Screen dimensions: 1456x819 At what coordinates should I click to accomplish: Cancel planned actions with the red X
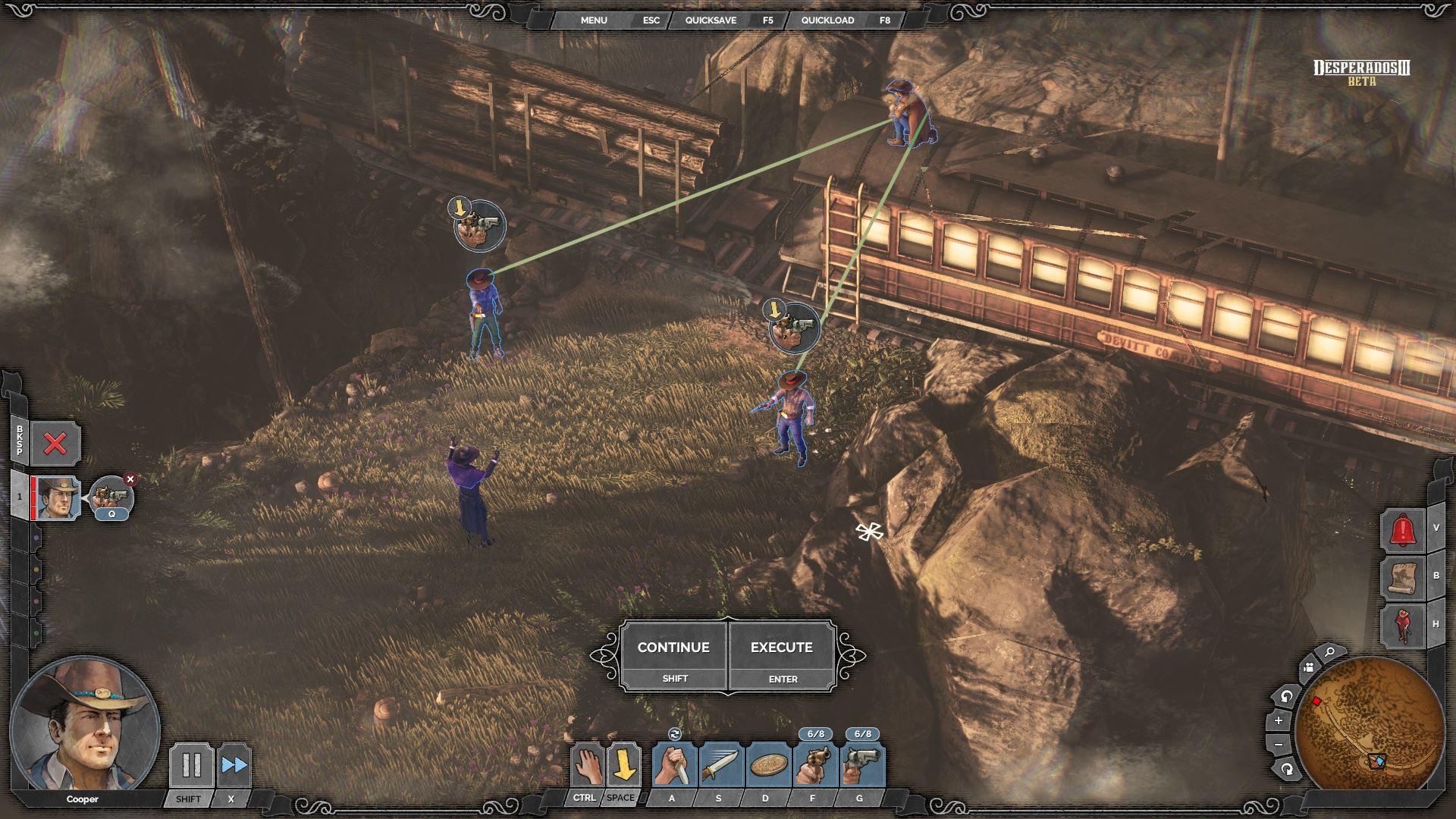pos(55,444)
